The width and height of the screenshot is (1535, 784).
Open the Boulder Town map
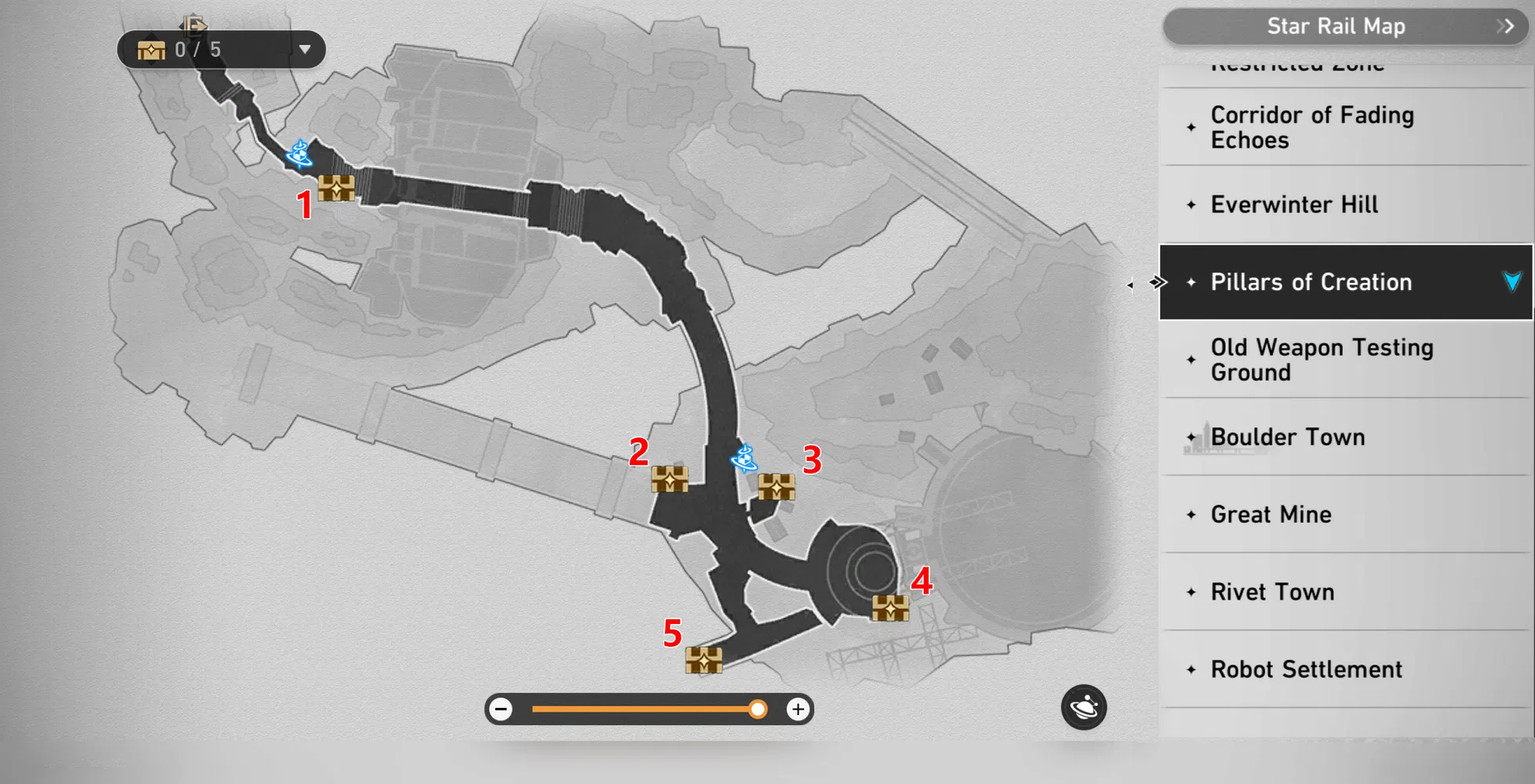[x=1287, y=437]
